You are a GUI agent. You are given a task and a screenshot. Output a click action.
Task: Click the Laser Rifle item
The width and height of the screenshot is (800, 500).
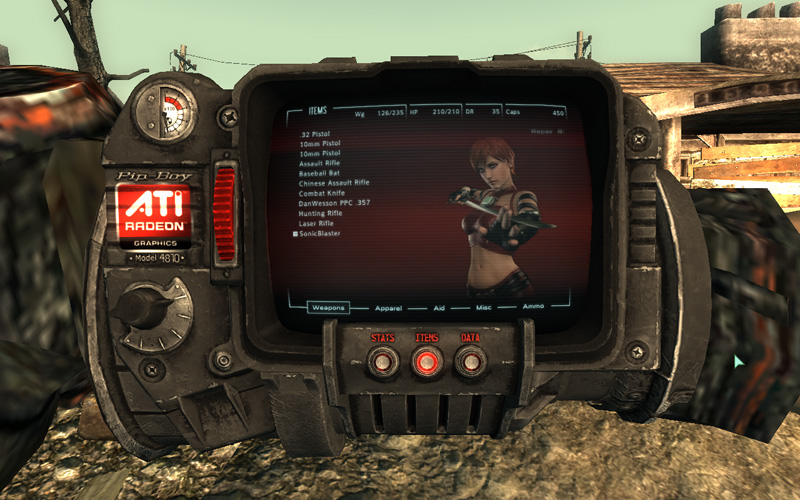[316, 223]
